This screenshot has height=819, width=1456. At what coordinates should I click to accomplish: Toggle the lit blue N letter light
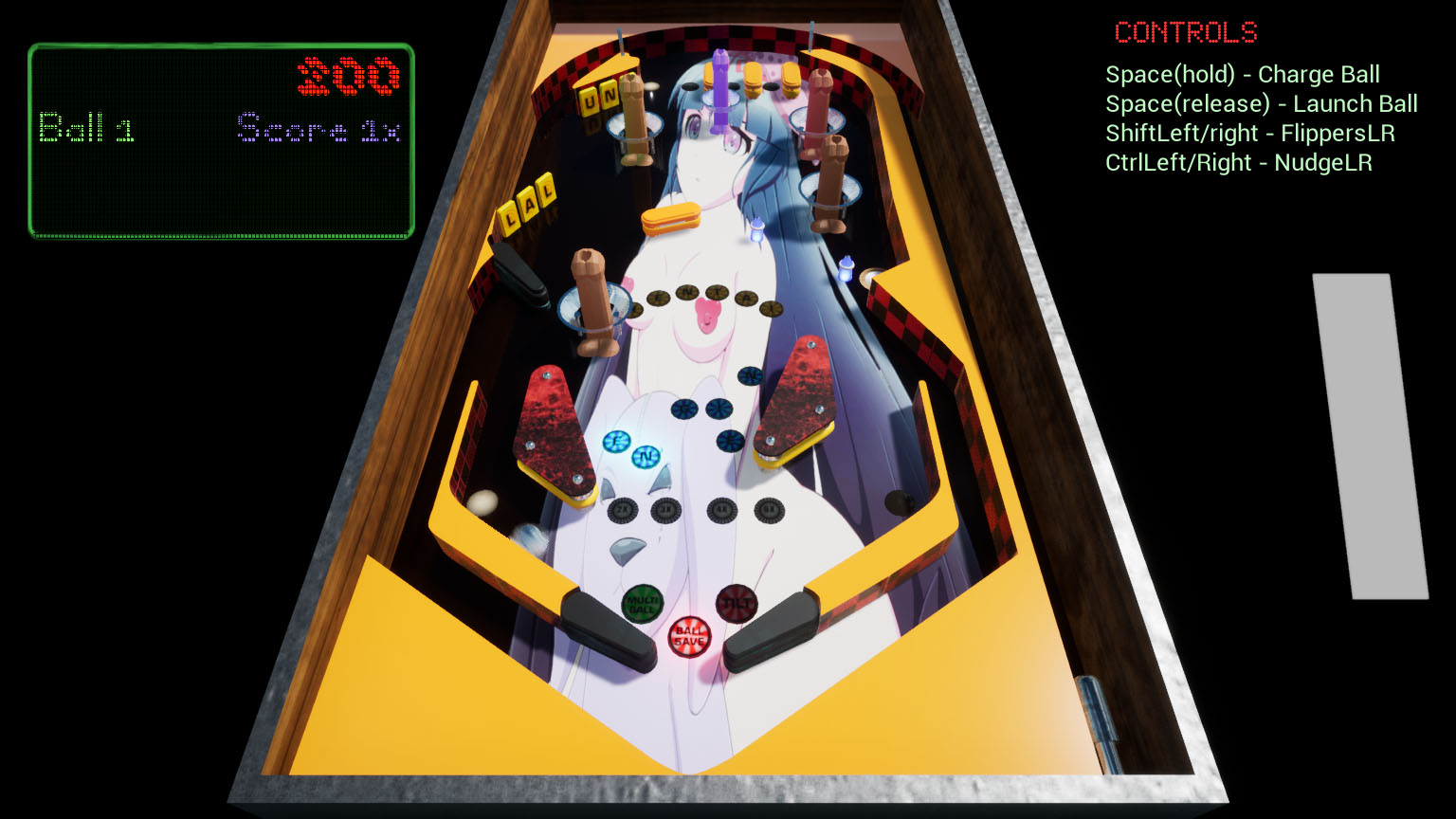click(646, 456)
